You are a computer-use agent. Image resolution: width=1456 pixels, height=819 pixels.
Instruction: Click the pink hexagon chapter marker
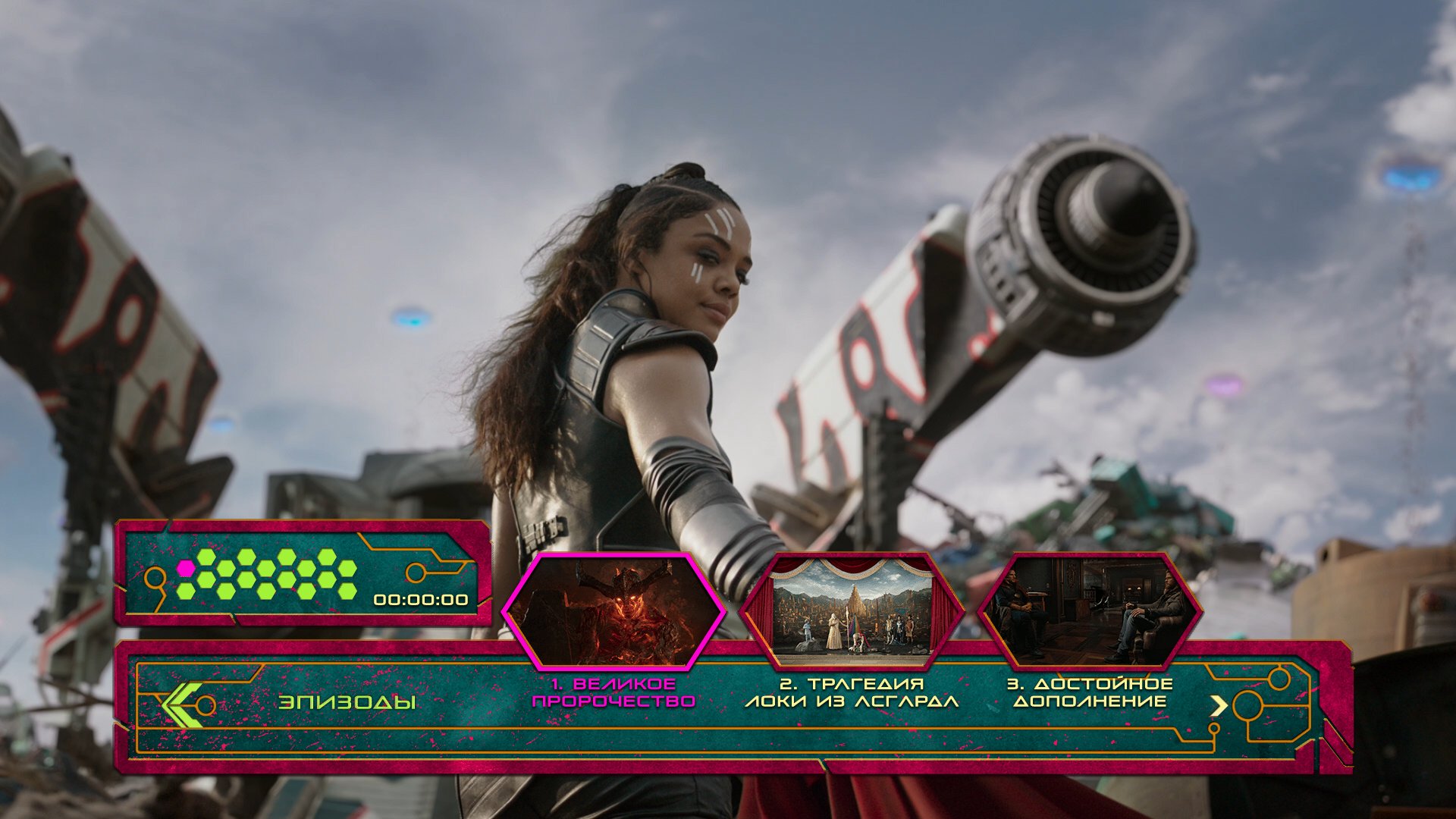[186, 568]
